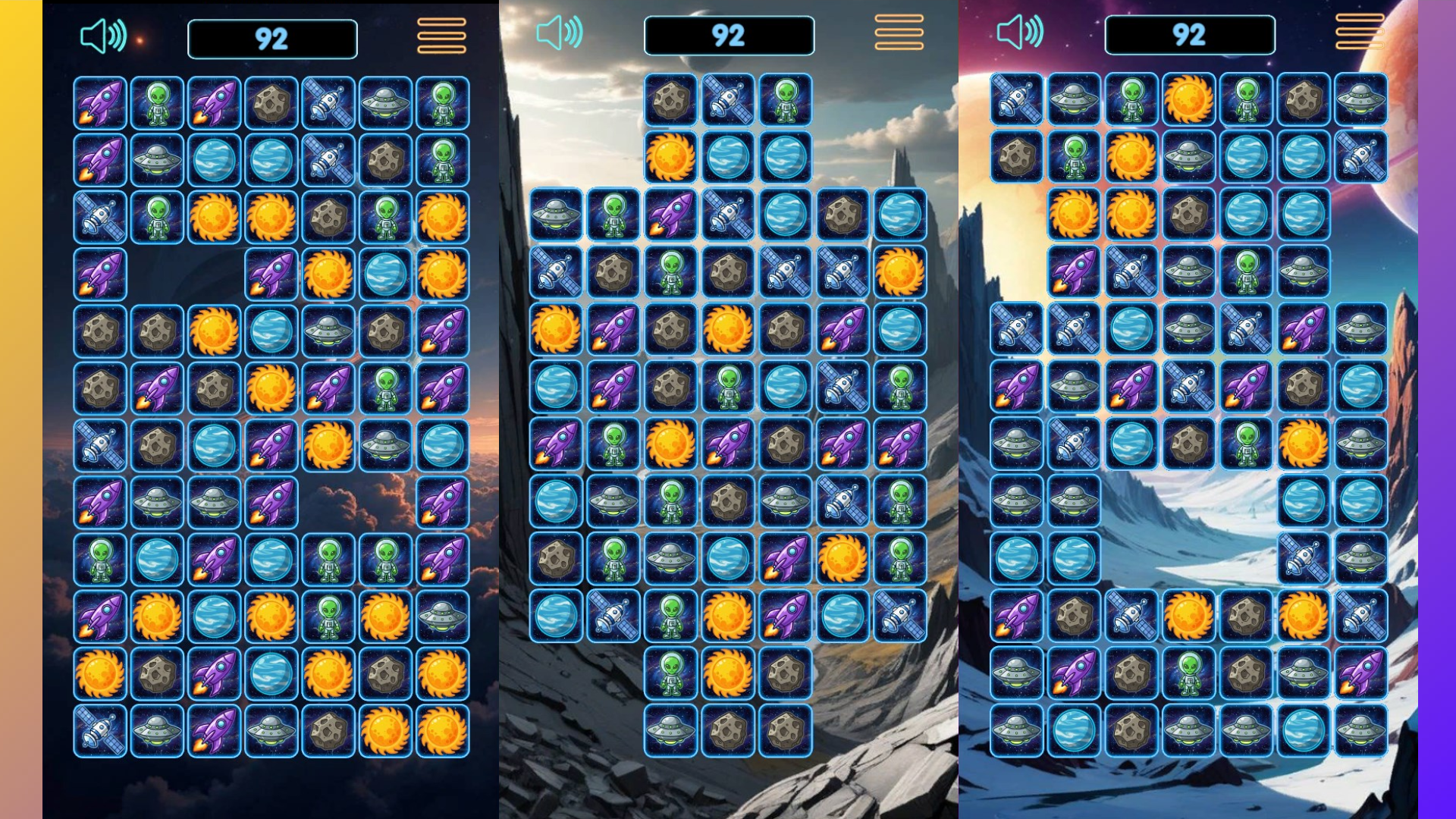Tap the purple rocket at the right board's left edge
Viewport: 1456px width, 819px height.
(1015, 384)
